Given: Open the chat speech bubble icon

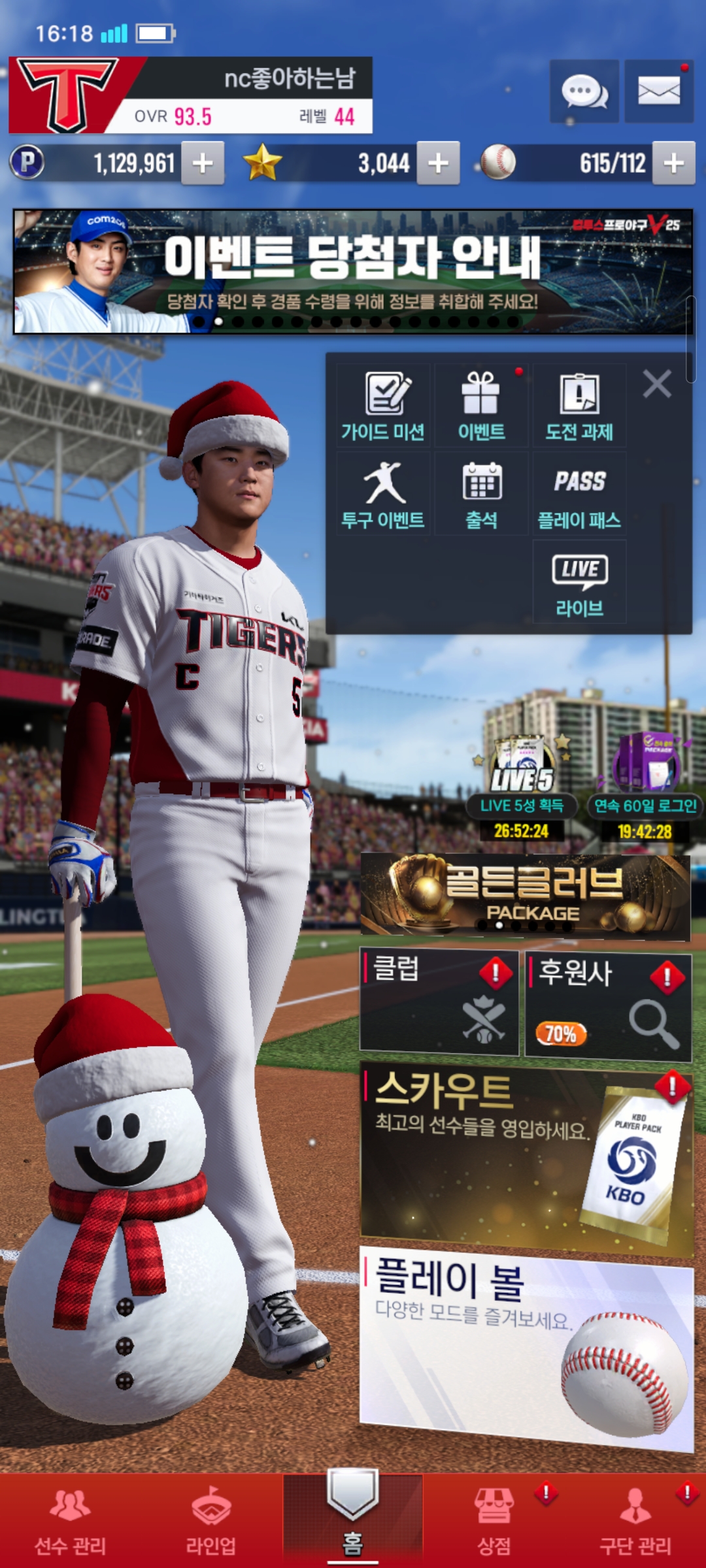Looking at the screenshot, I should click(584, 91).
